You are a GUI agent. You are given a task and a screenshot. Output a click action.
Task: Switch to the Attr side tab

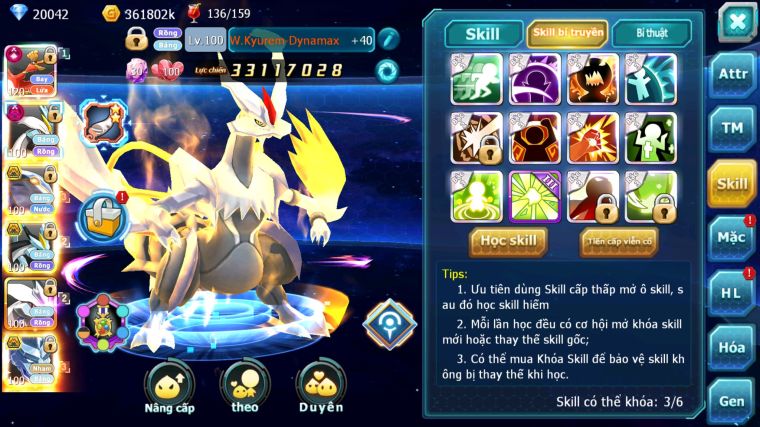point(731,75)
